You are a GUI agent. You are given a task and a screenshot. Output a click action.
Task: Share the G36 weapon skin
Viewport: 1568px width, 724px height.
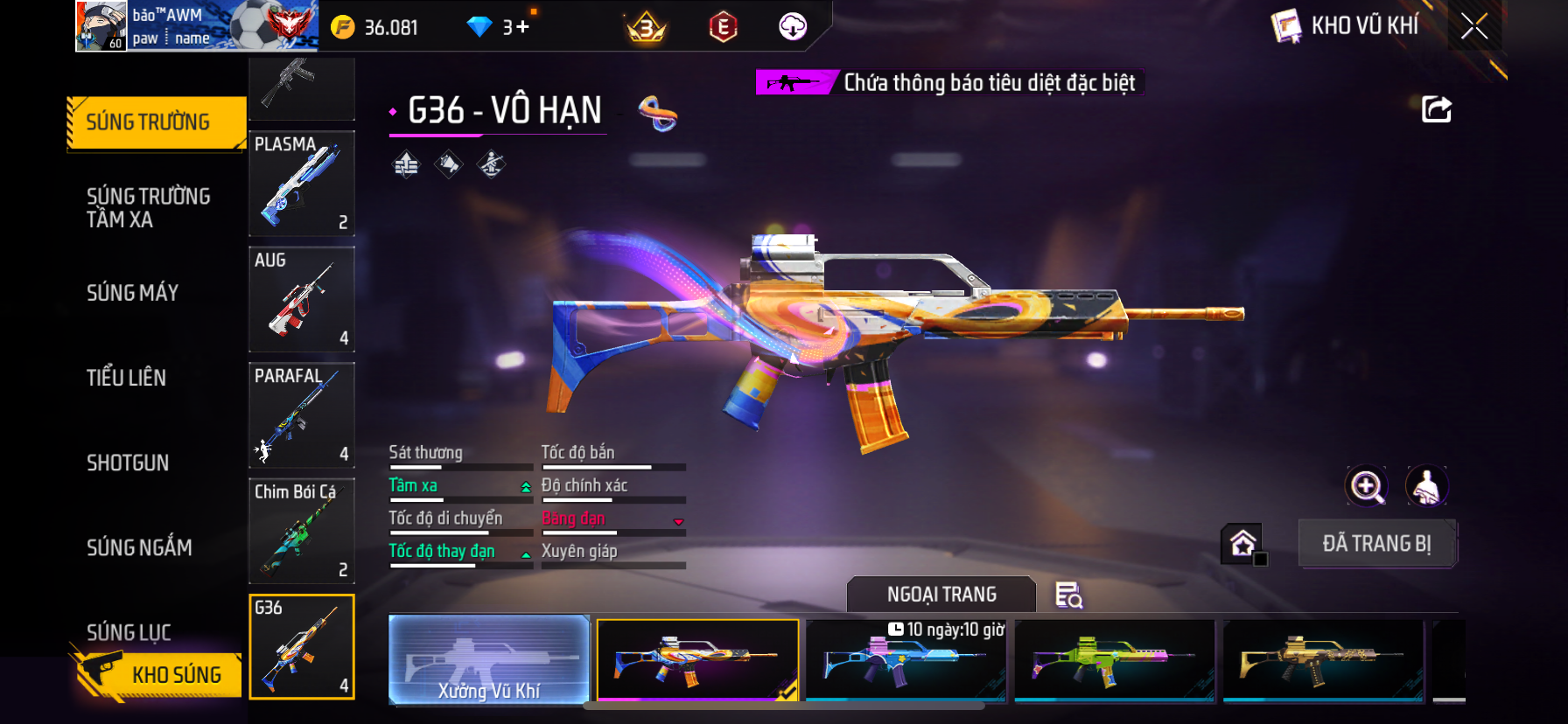point(1436,110)
